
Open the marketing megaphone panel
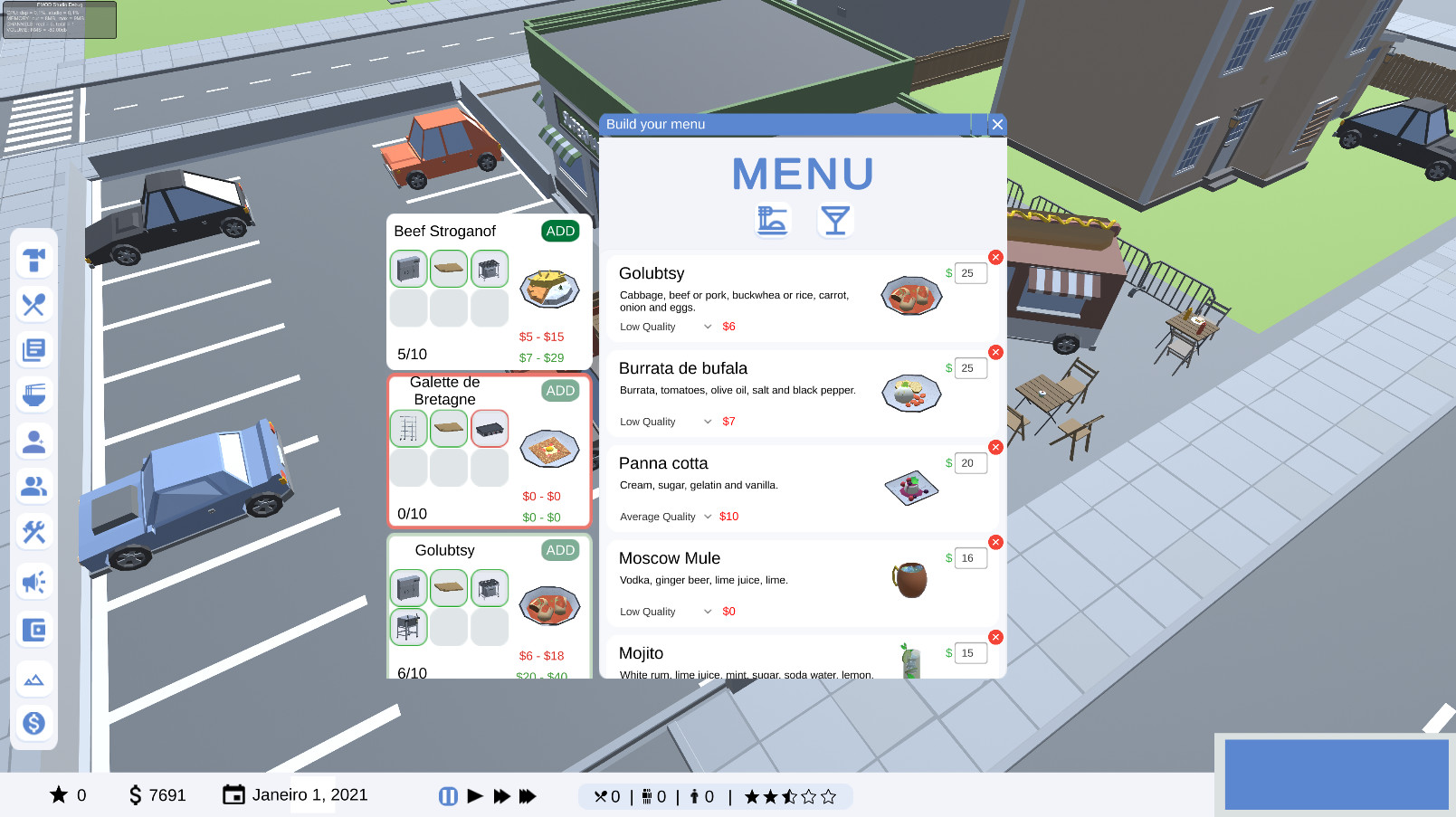coord(34,582)
